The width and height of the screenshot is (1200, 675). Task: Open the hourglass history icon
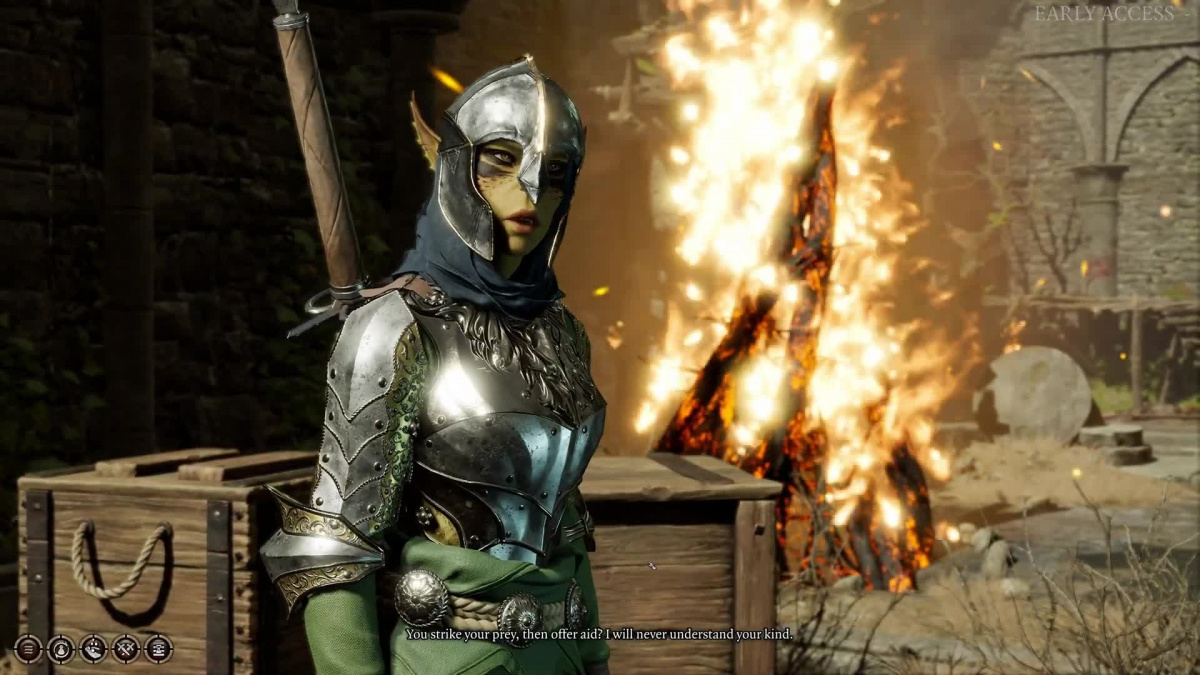point(158,649)
